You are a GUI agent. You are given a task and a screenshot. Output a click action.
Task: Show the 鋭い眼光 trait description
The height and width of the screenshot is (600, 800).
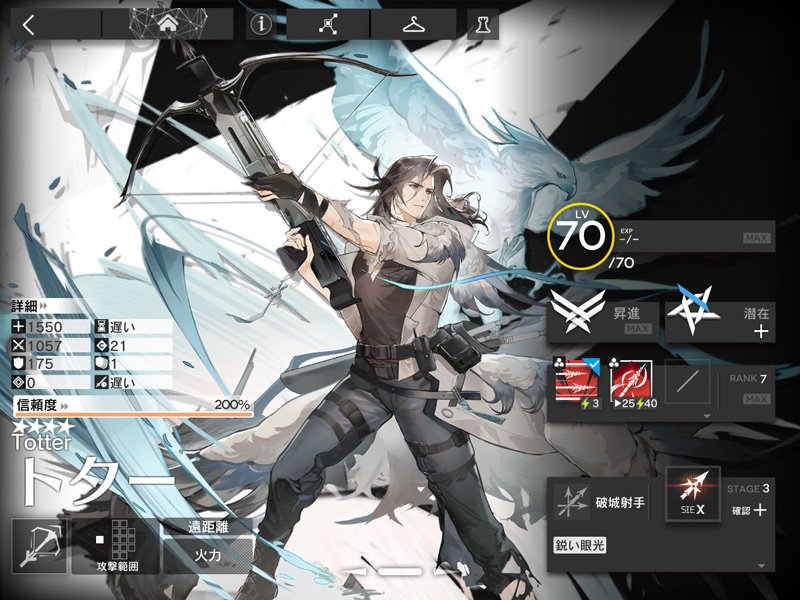581,545
